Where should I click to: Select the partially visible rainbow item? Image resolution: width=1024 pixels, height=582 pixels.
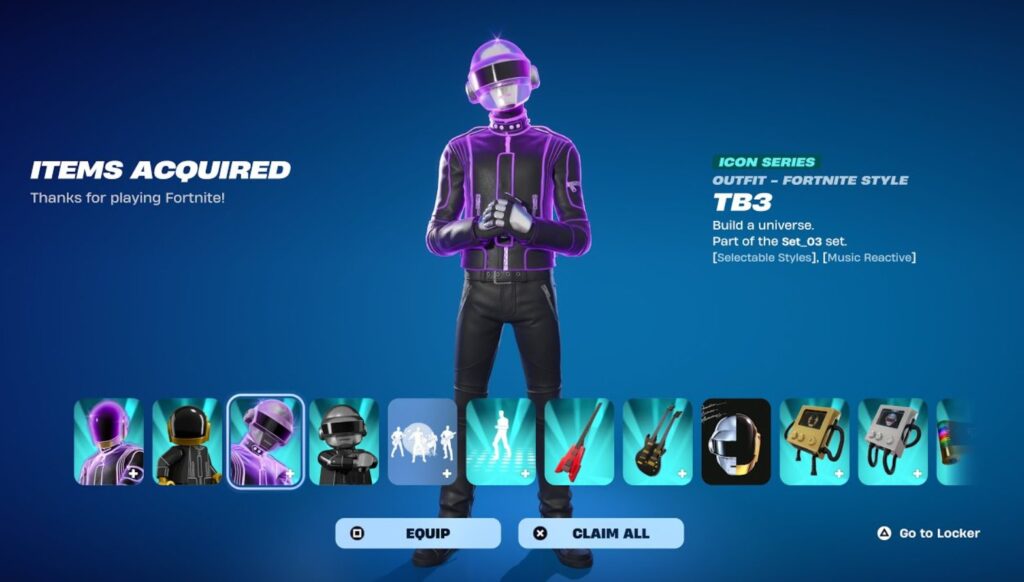954,442
